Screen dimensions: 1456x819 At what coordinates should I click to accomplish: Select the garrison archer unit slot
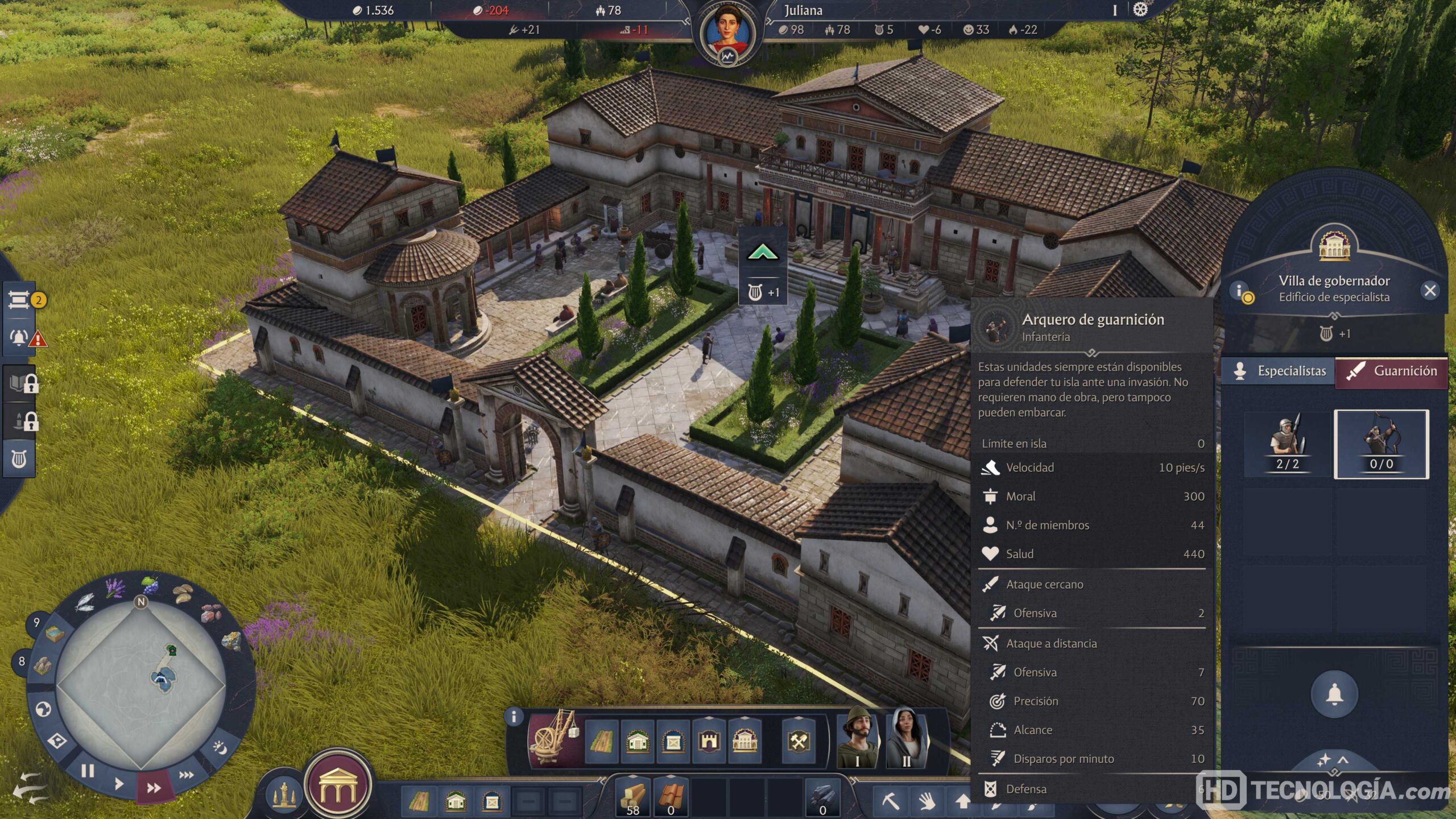[x=1381, y=444]
